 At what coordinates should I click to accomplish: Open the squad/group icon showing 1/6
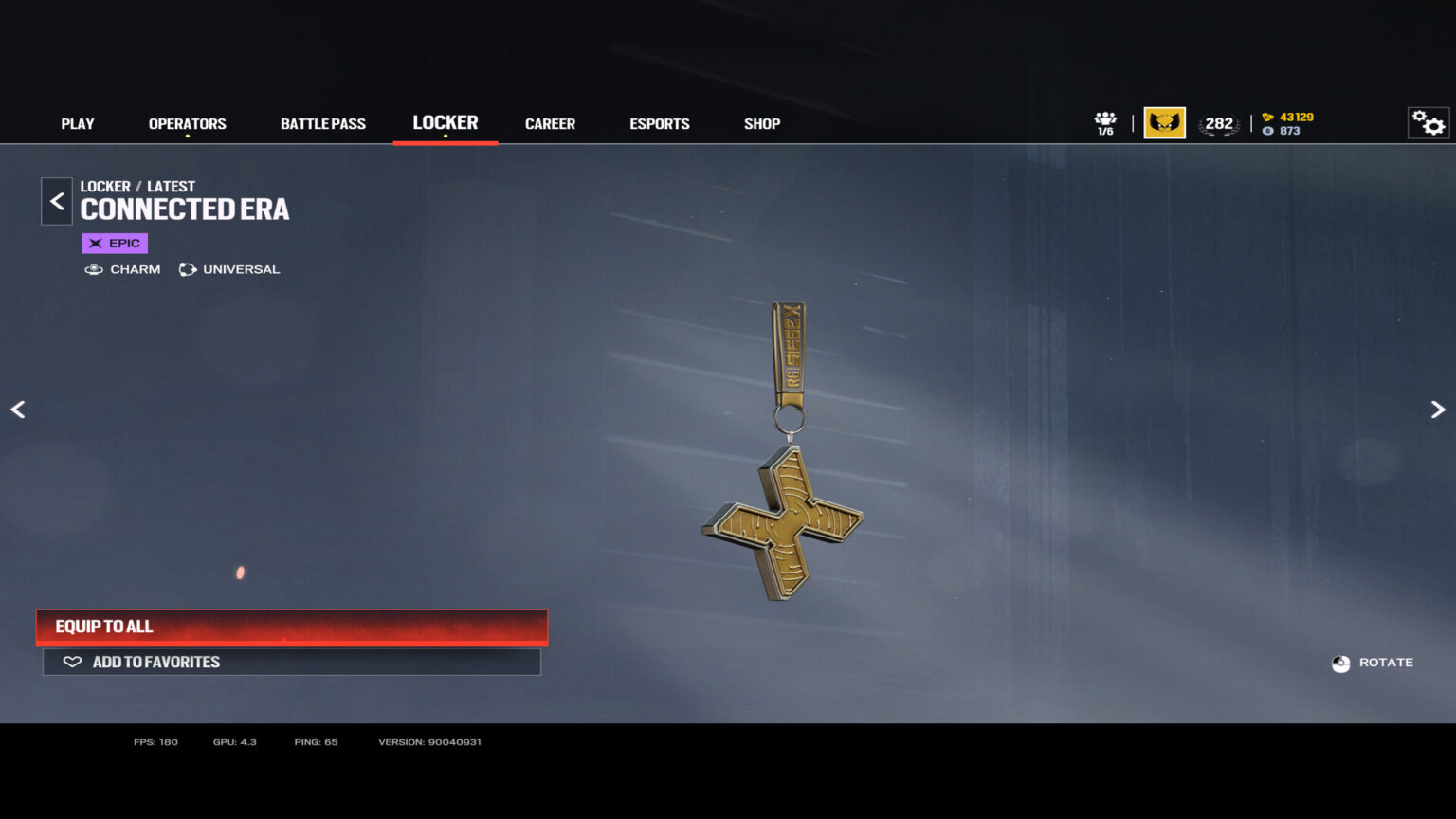pyautogui.click(x=1103, y=121)
